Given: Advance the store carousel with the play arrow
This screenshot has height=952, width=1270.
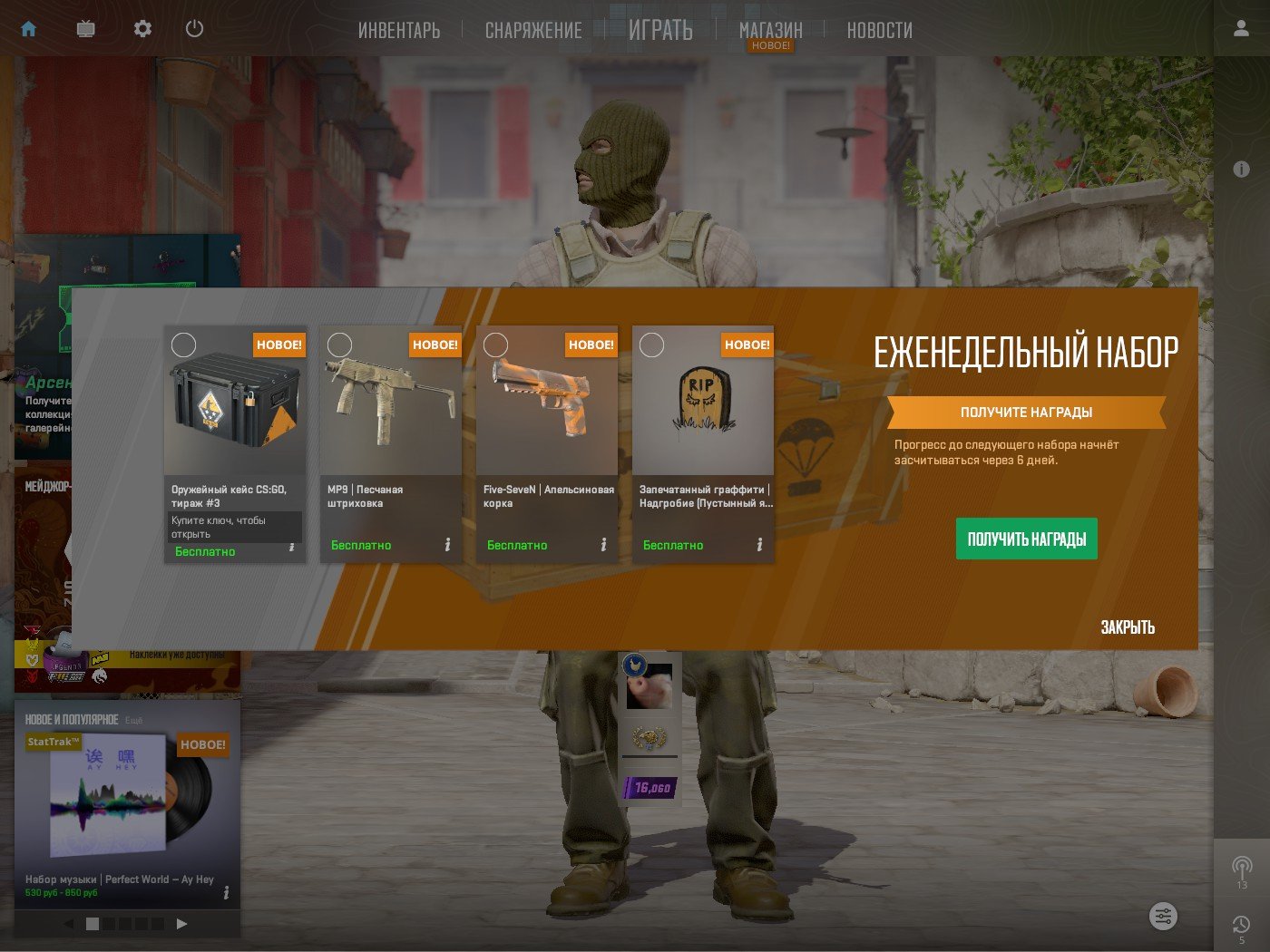Looking at the screenshot, I should coord(181,924).
